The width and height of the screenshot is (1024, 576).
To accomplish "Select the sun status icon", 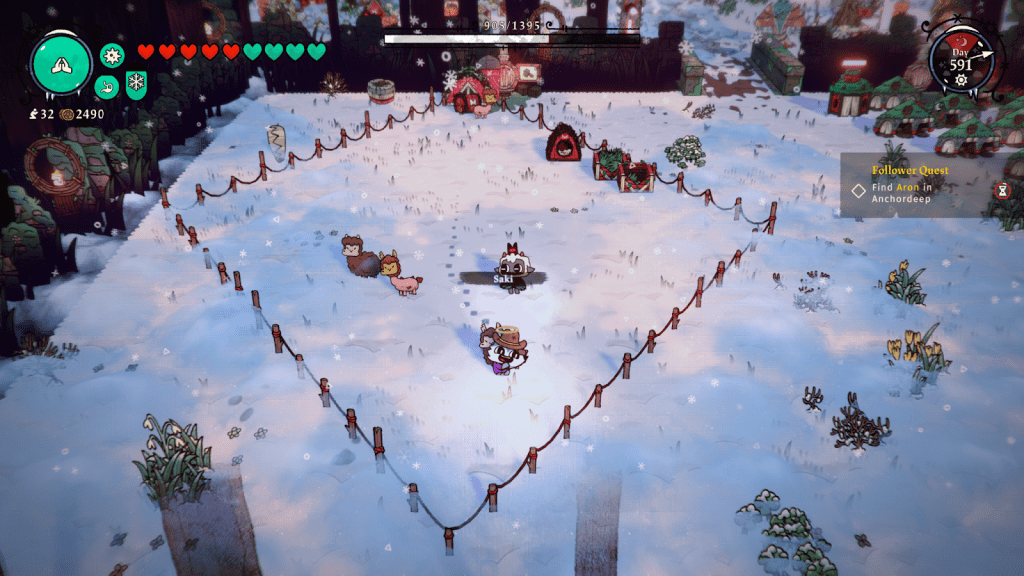I will coord(111,55).
